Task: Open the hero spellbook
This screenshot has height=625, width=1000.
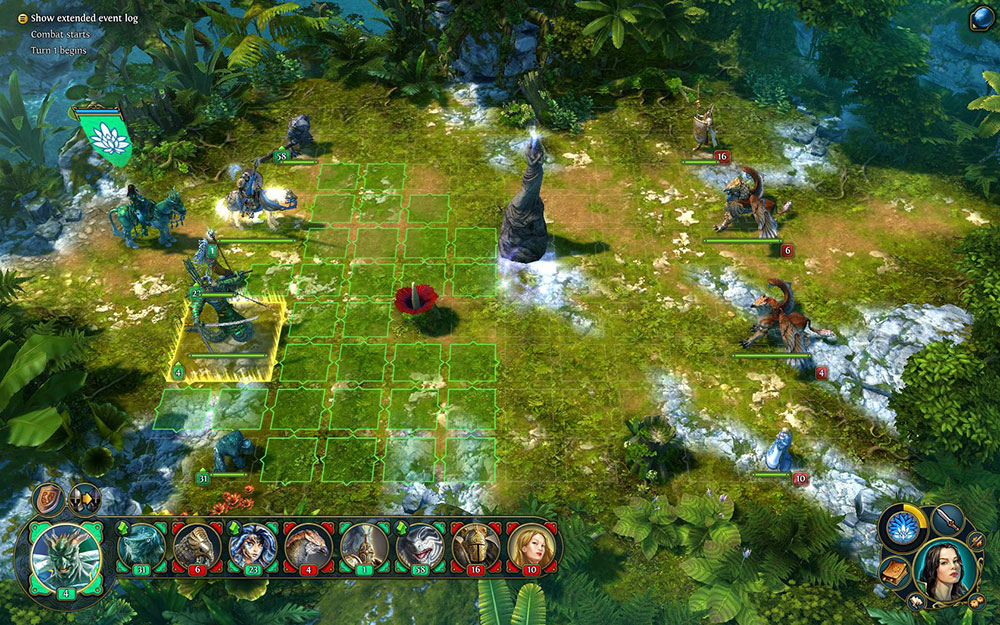Action: coord(894,570)
